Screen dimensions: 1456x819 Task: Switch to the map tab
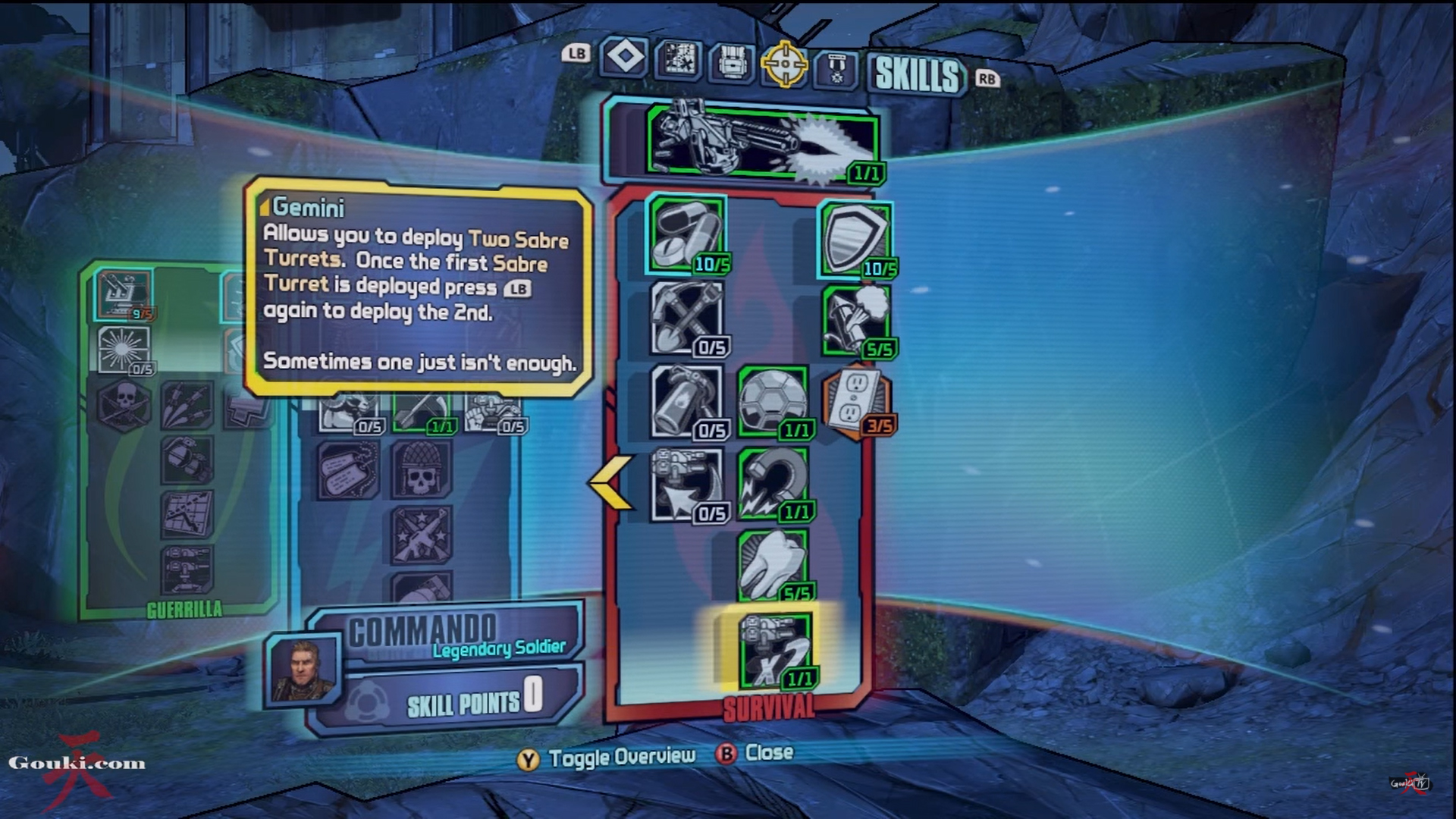(x=678, y=59)
